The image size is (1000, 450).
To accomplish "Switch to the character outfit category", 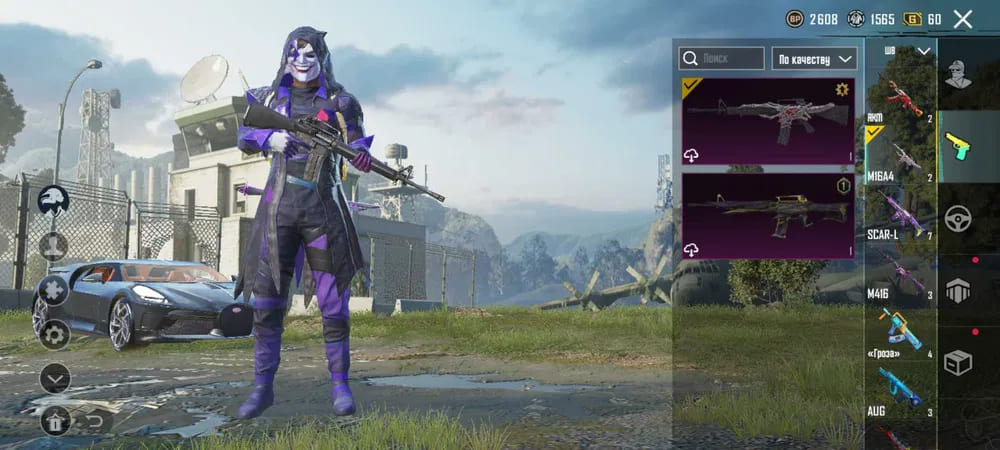I will (958, 76).
